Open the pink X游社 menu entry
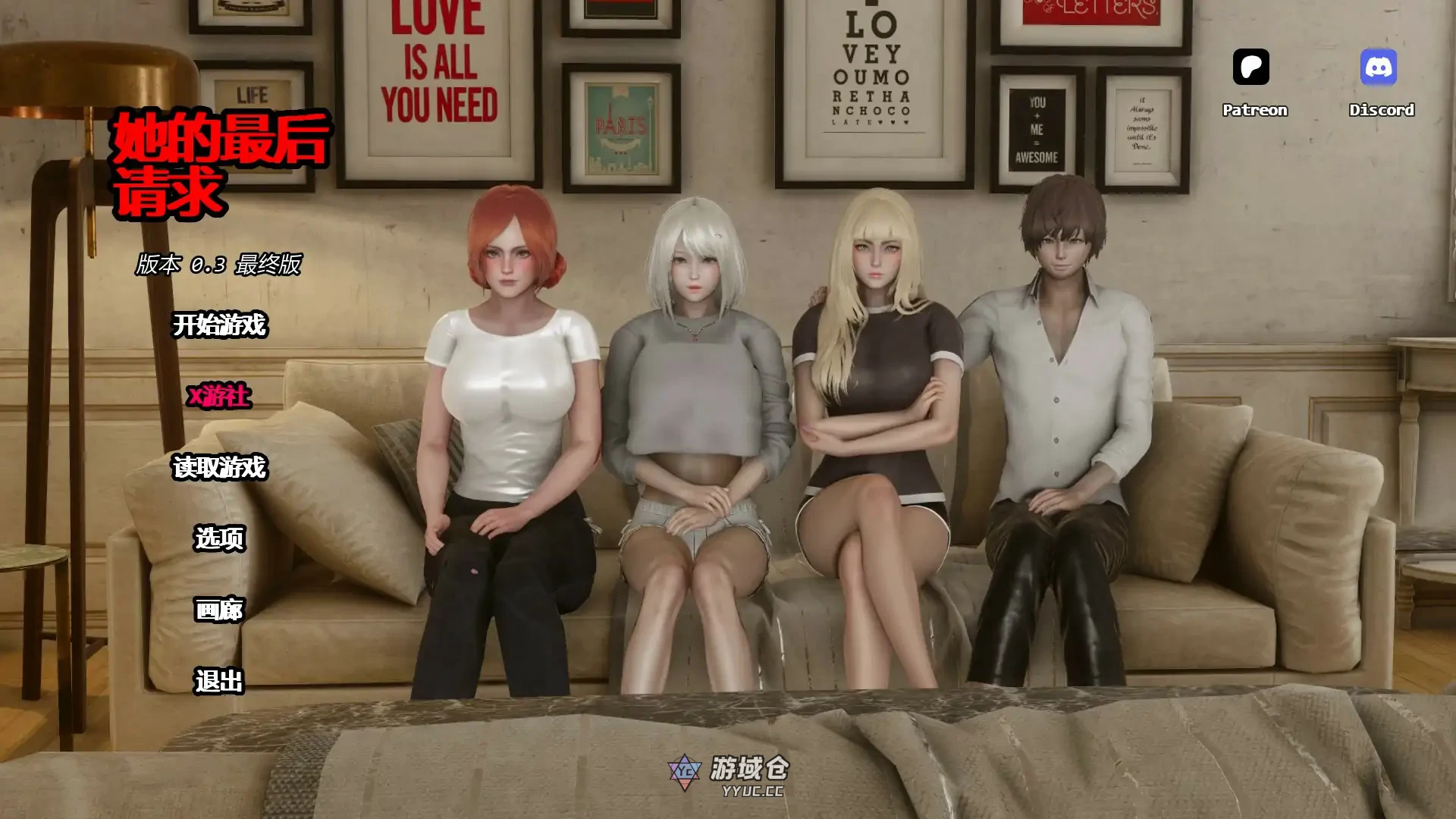Screen dimensions: 1456x819 pos(219,396)
